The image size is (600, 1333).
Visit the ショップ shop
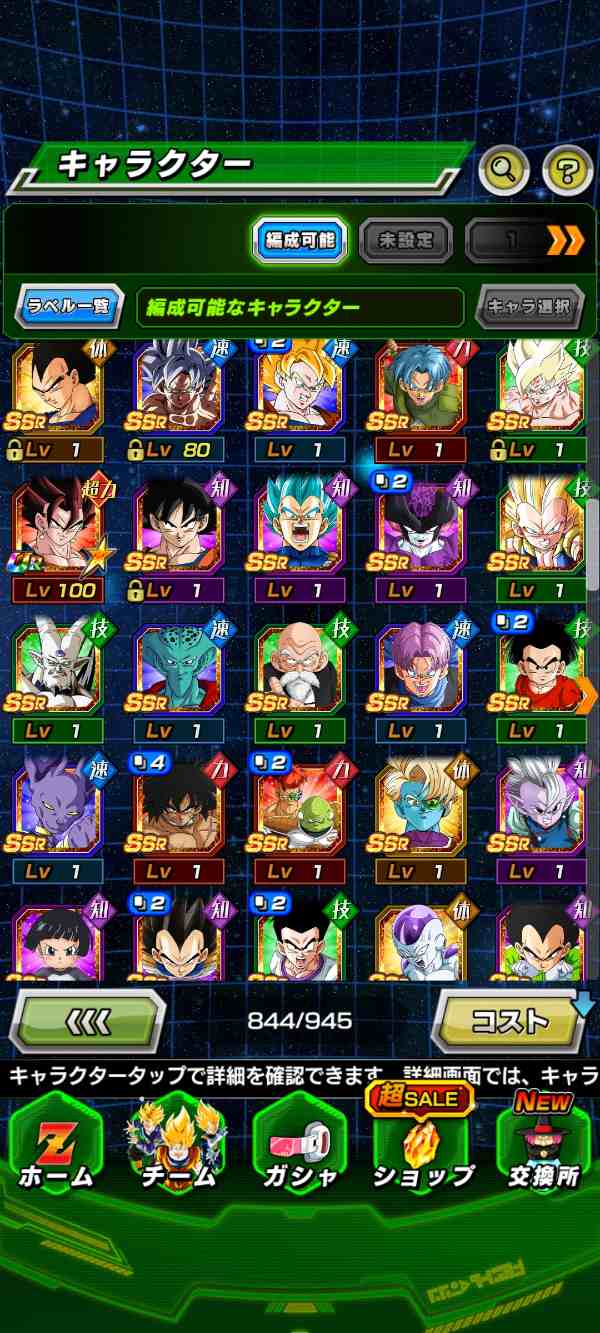point(421,1145)
